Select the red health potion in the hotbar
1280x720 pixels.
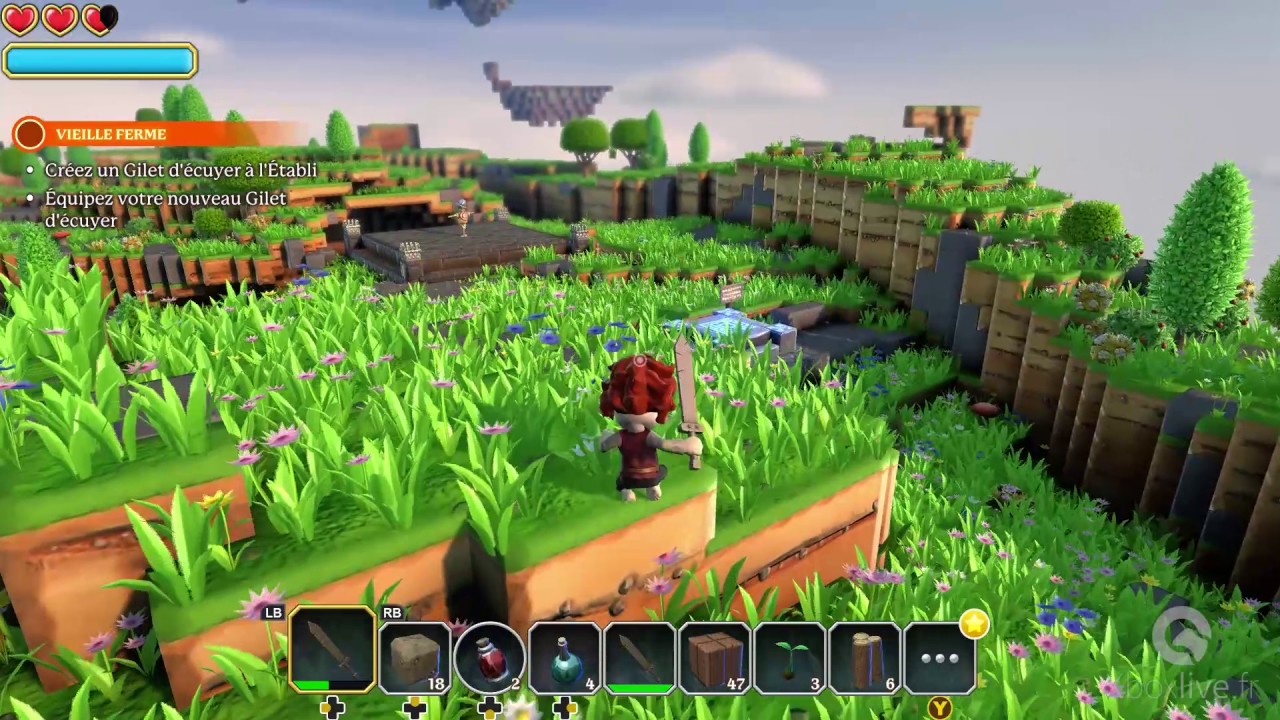[489, 655]
